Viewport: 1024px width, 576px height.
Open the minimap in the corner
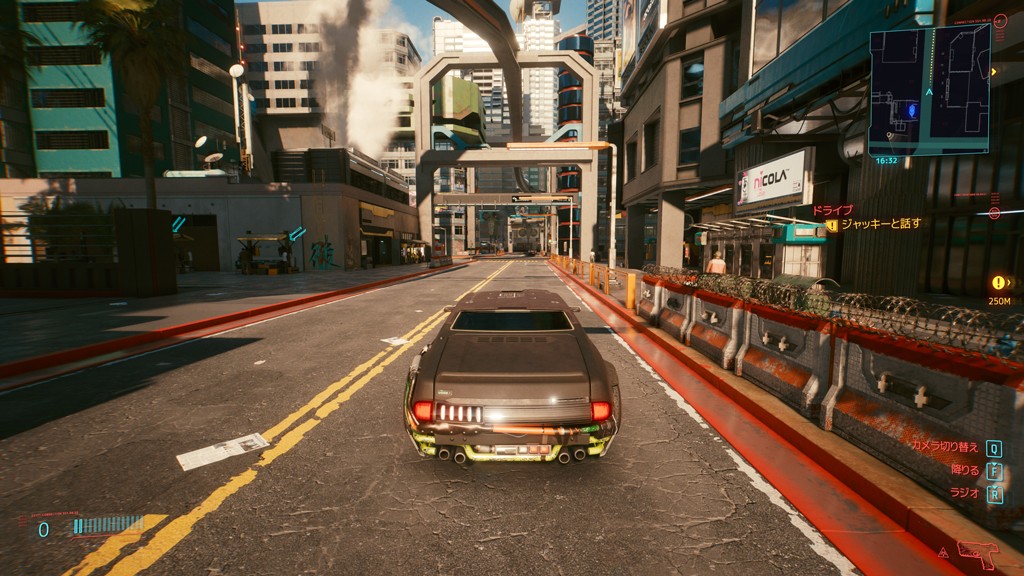click(x=929, y=90)
